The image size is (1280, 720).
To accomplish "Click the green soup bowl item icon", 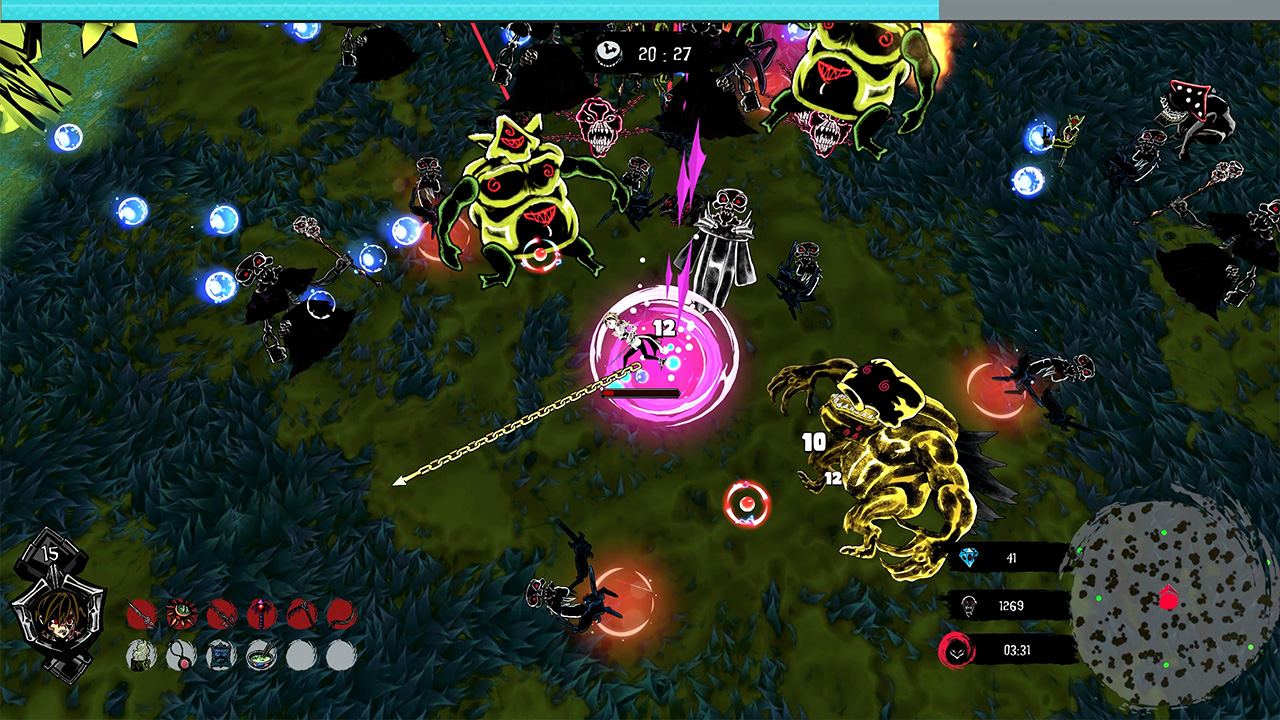I will [x=260, y=656].
